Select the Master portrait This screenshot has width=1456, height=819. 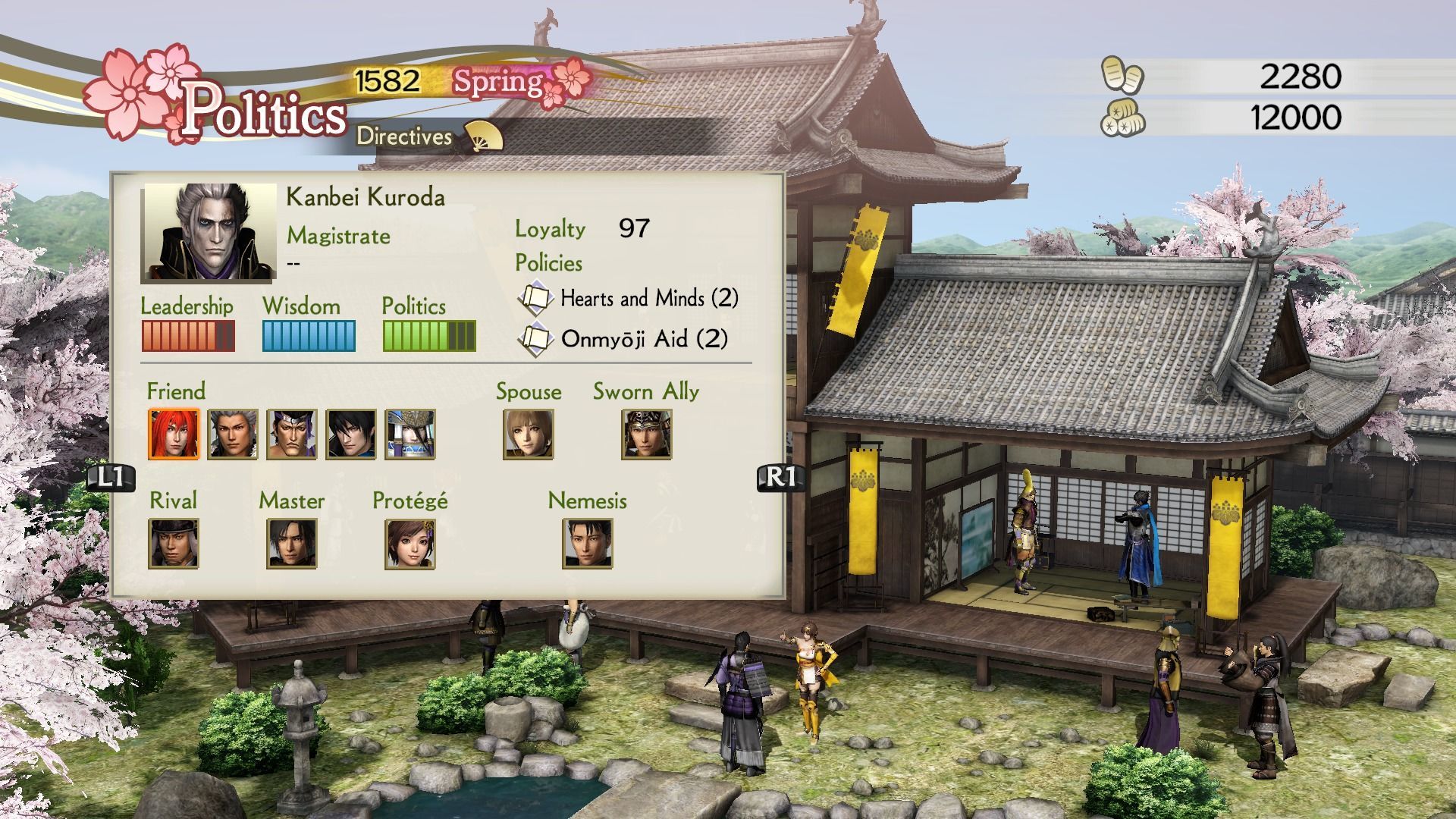point(292,543)
